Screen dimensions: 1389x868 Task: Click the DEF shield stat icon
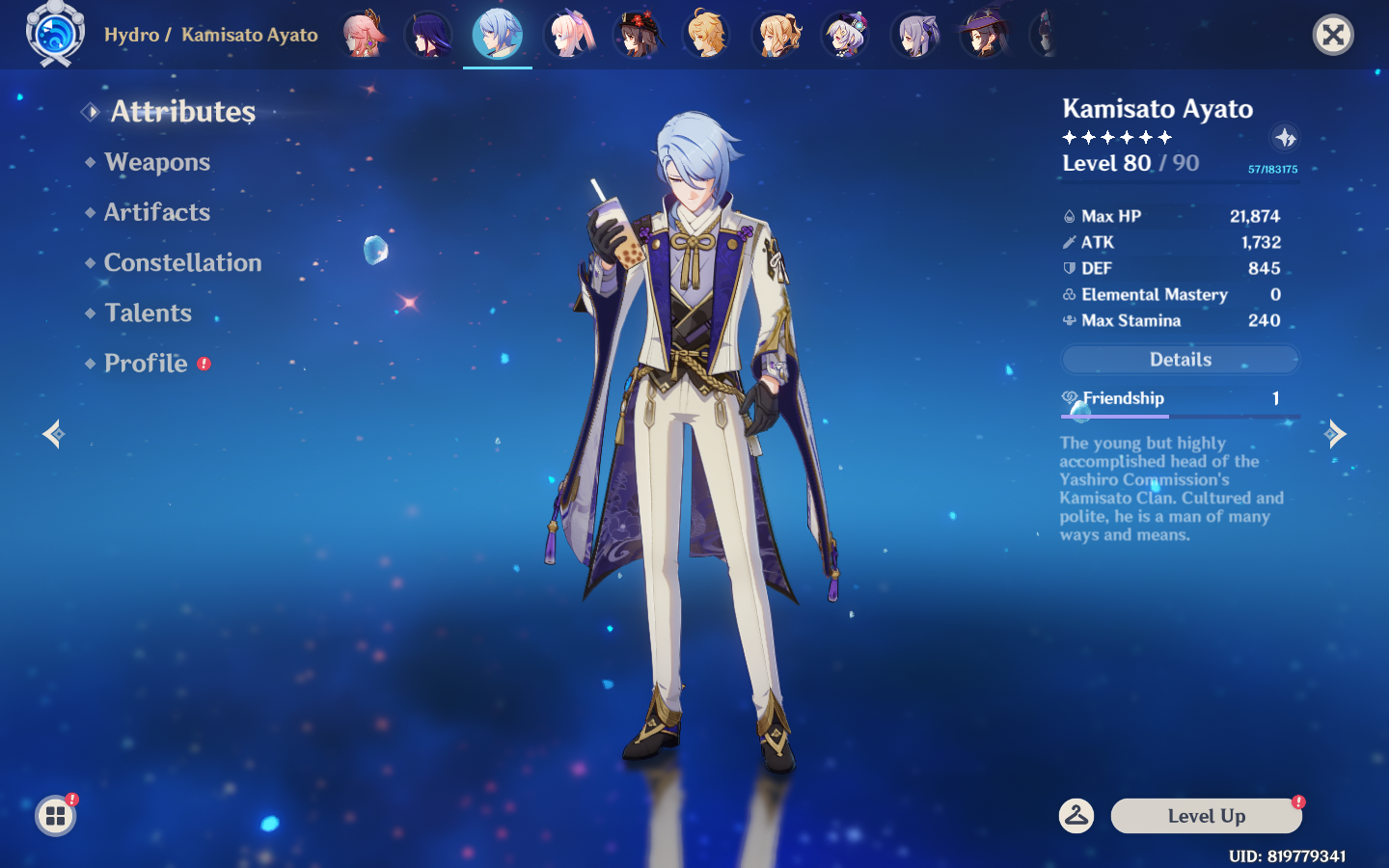pyautogui.click(x=1069, y=268)
